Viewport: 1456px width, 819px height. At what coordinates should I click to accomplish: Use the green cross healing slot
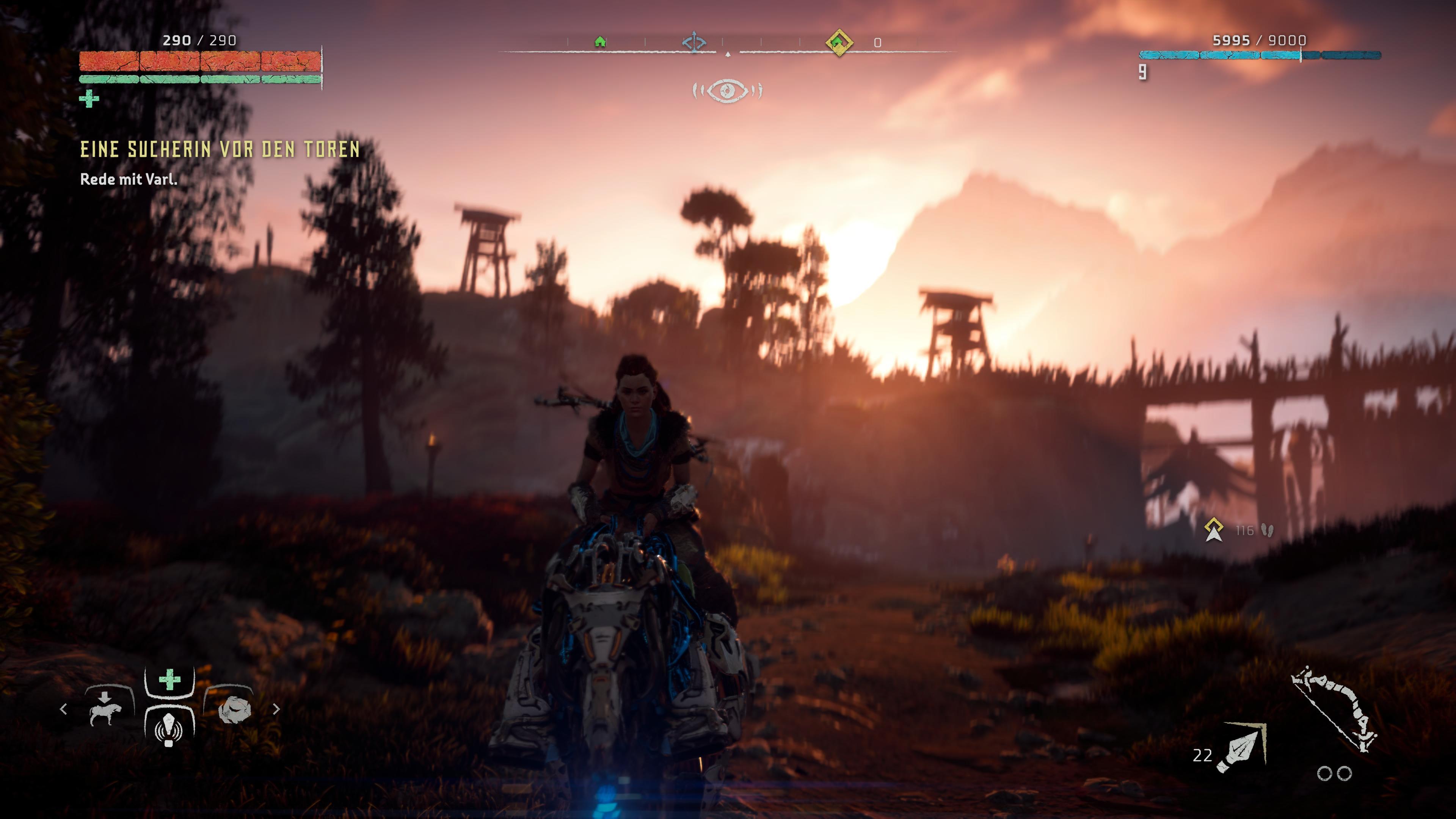click(169, 680)
